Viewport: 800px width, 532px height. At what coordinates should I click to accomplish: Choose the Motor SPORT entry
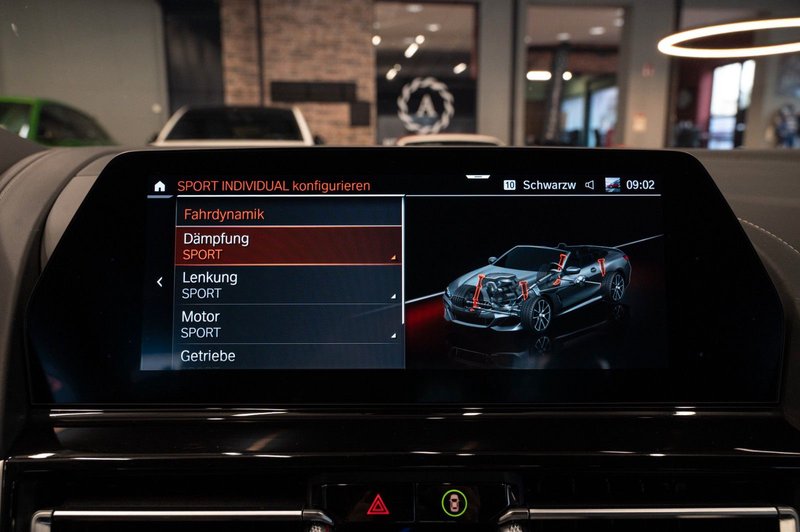click(288, 324)
